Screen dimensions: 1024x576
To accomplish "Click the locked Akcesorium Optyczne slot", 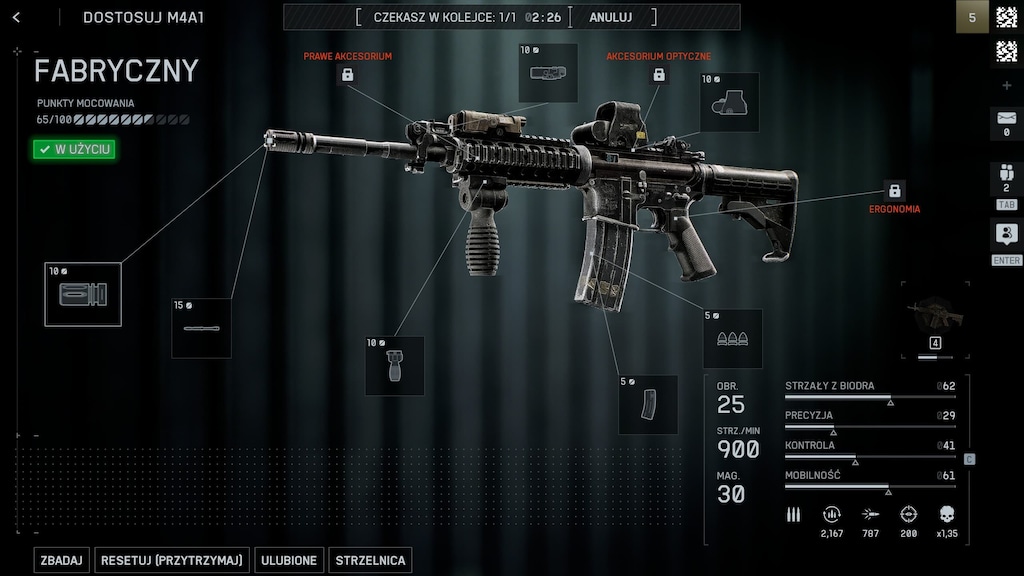I will coord(659,74).
